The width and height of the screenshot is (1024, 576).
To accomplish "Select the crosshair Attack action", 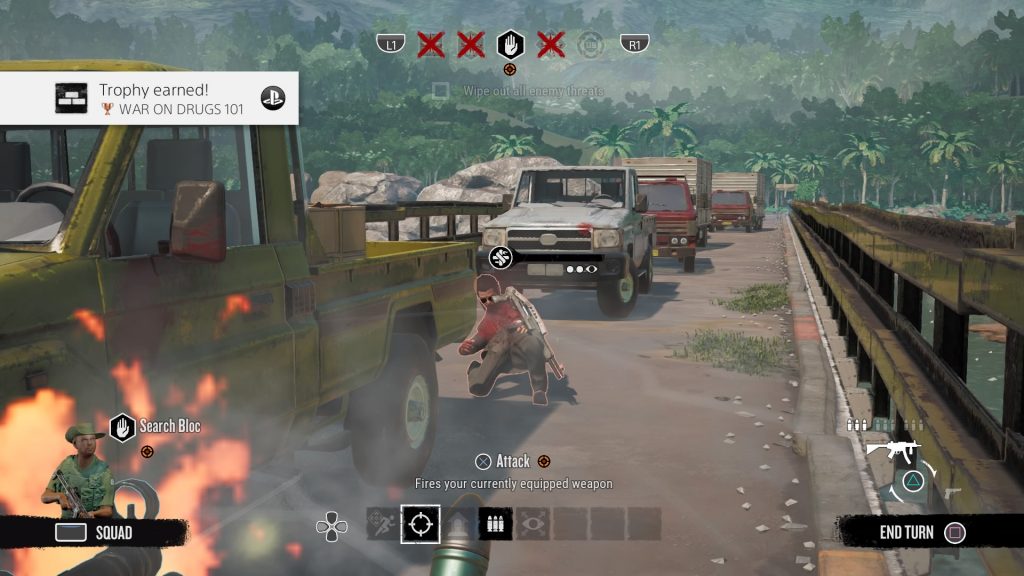I will [420, 524].
